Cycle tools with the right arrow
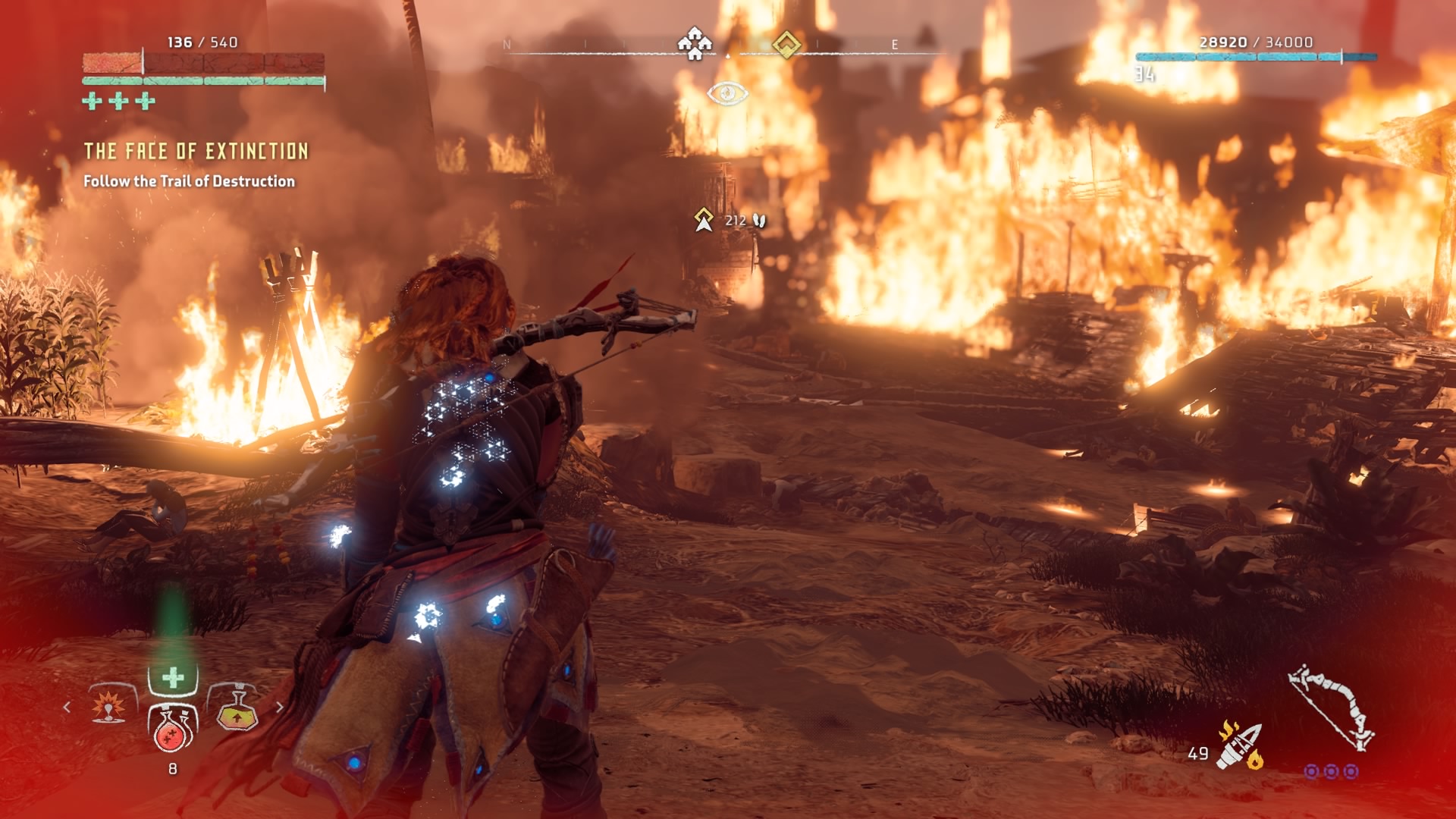Screen dimensions: 1456x819 (280, 707)
